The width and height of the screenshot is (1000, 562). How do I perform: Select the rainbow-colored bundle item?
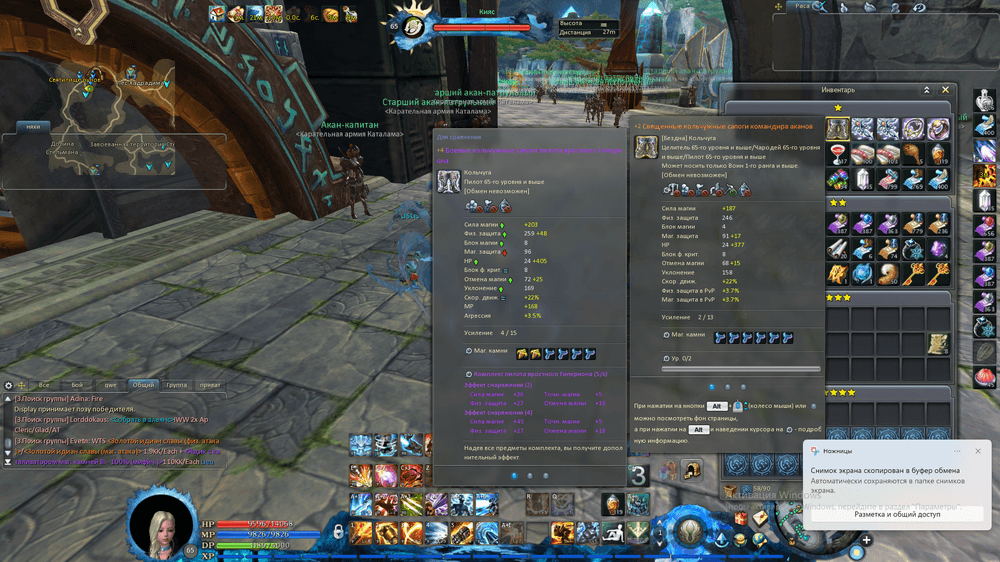(838, 178)
